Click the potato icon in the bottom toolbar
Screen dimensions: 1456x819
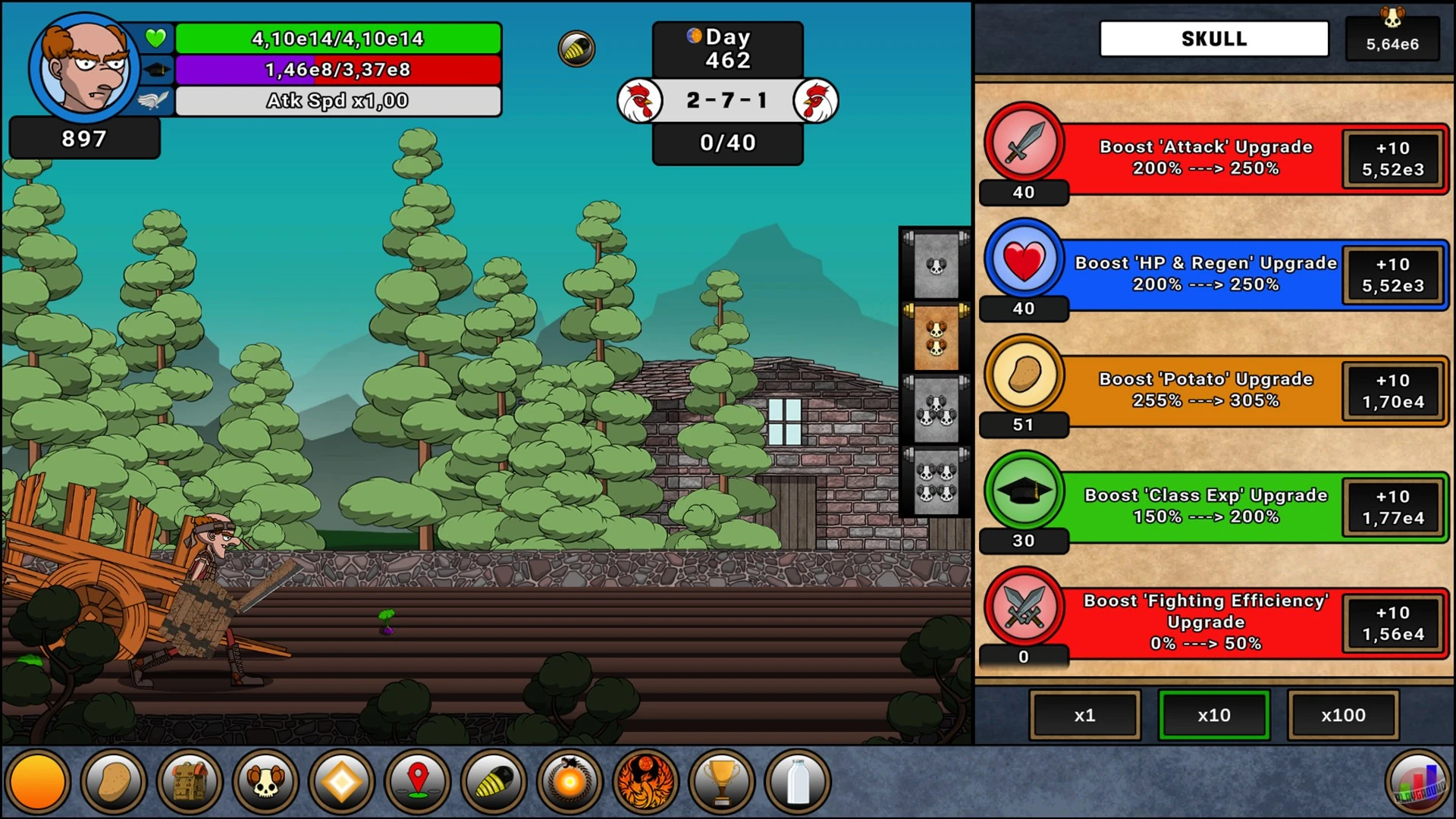pyautogui.click(x=113, y=781)
